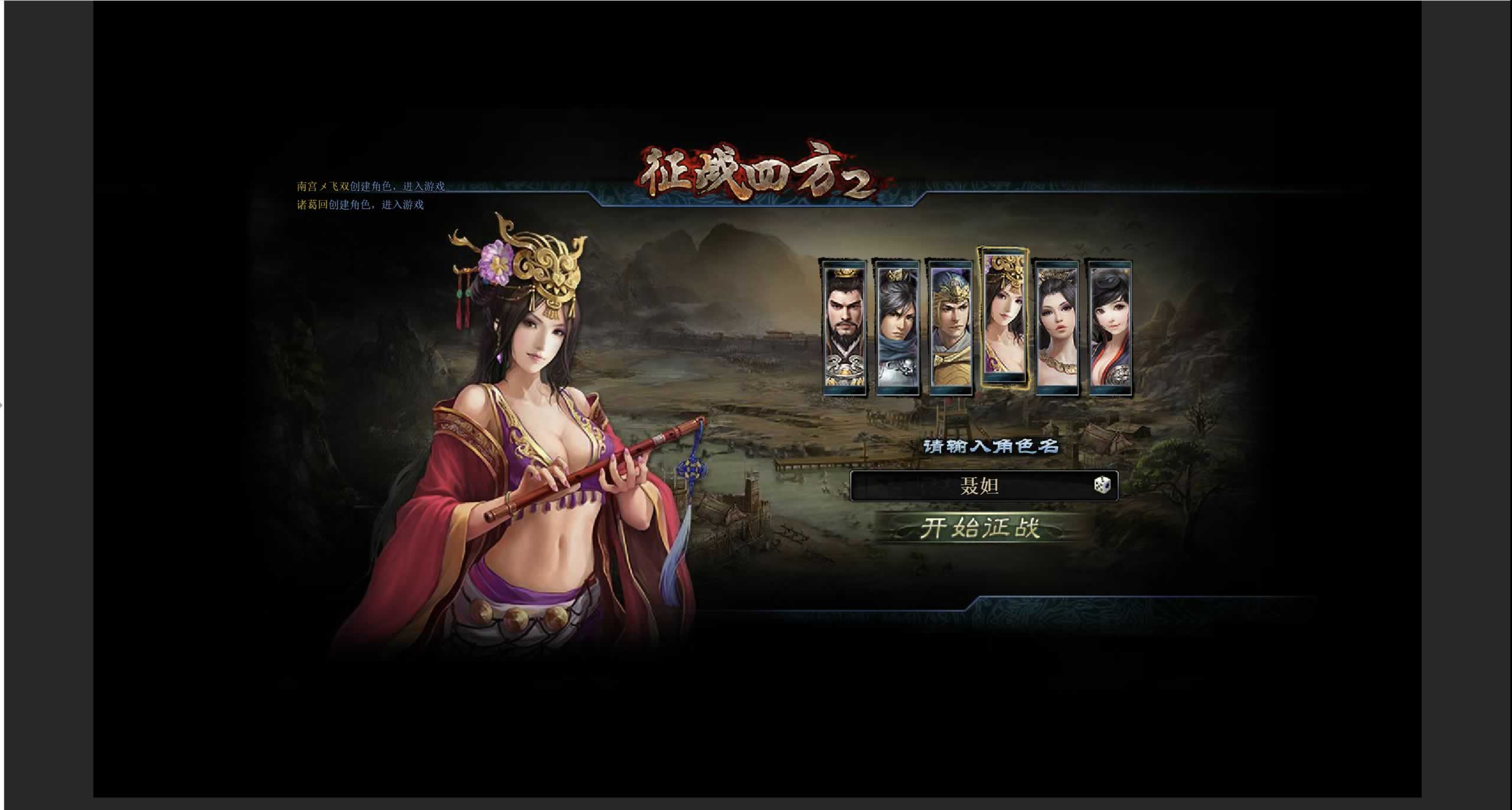This screenshot has height=810, width=1512.
Task: Select the bearded crowned man portrait
Action: (845, 326)
